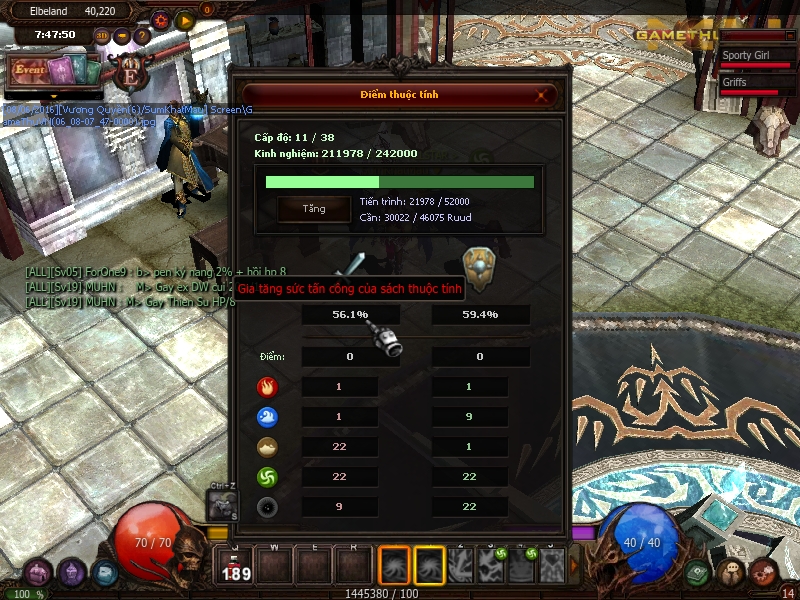Close the Điểm thuộc tính window
The image size is (800, 600).
[542, 96]
